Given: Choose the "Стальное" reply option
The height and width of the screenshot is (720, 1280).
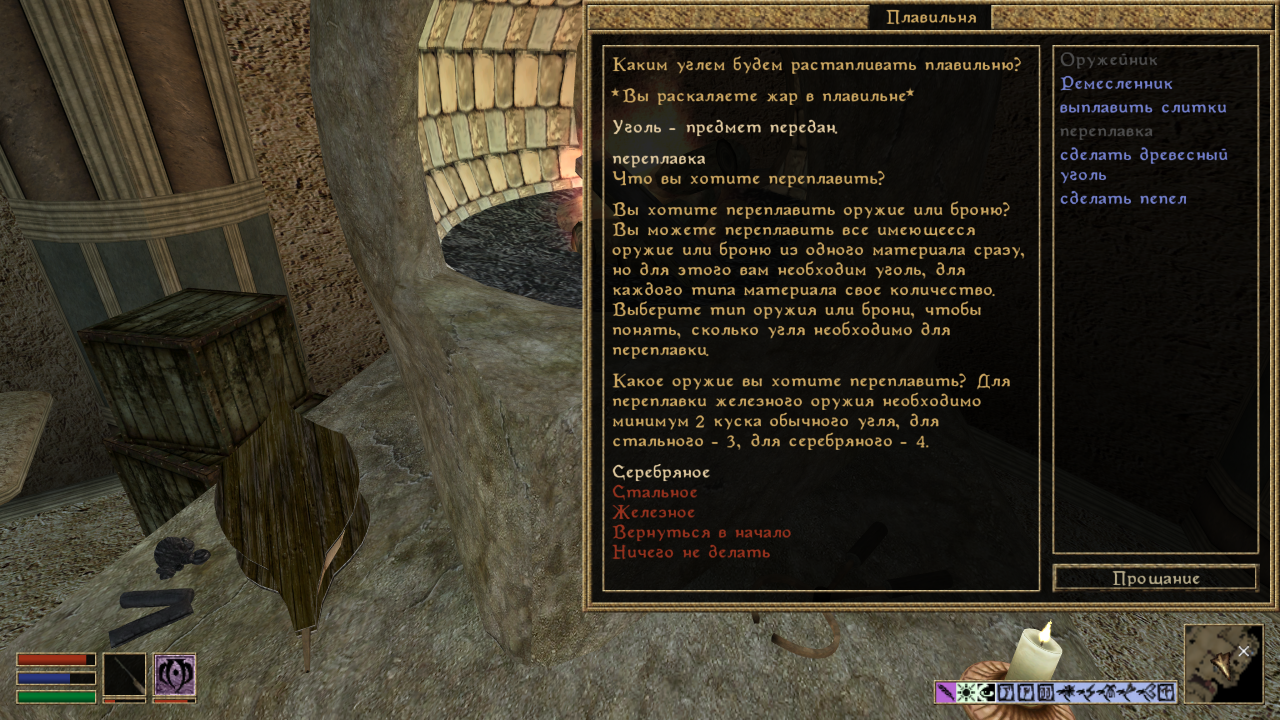Looking at the screenshot, I should (x=655, y=493).
